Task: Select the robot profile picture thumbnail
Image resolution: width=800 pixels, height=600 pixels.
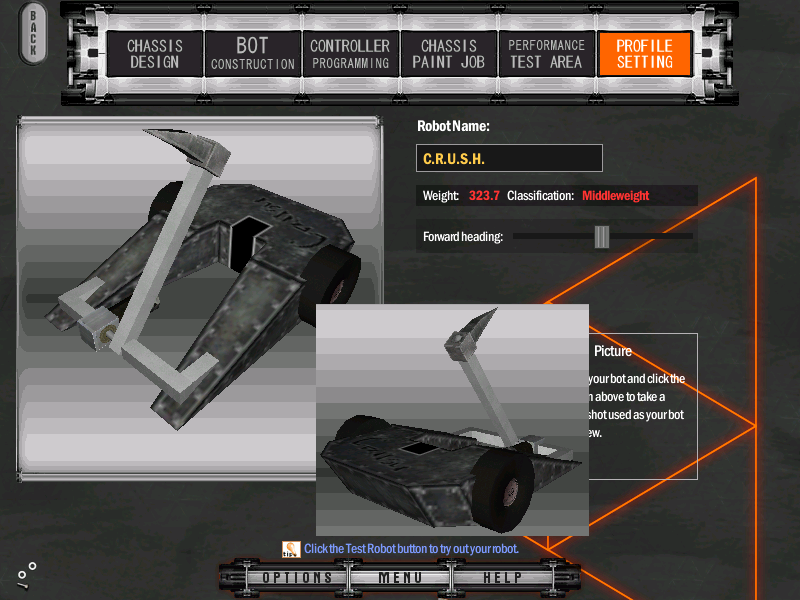Action: pyautogui.click(x=451, y=420)
